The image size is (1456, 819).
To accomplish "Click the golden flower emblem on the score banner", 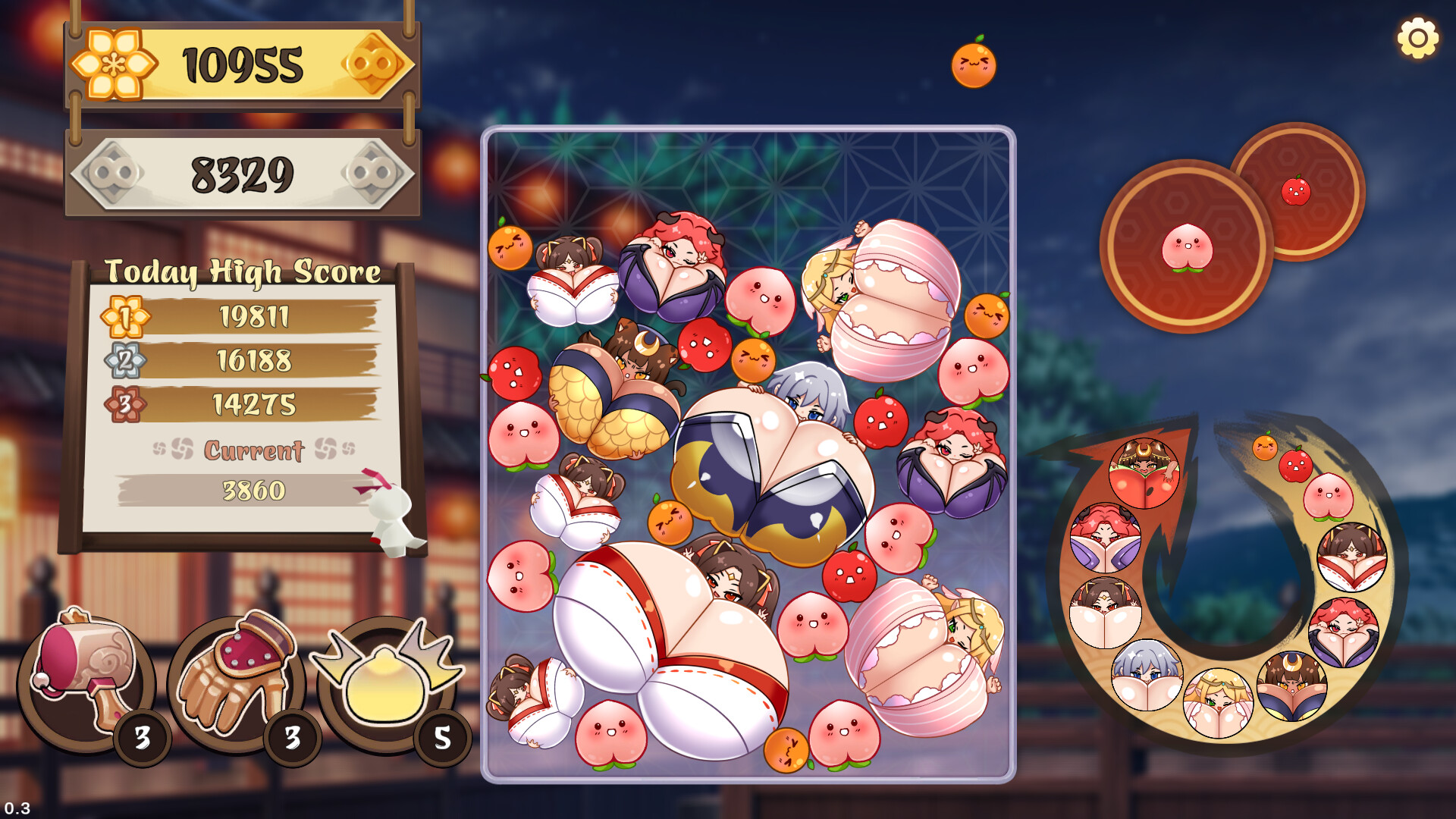I will 112,65.
